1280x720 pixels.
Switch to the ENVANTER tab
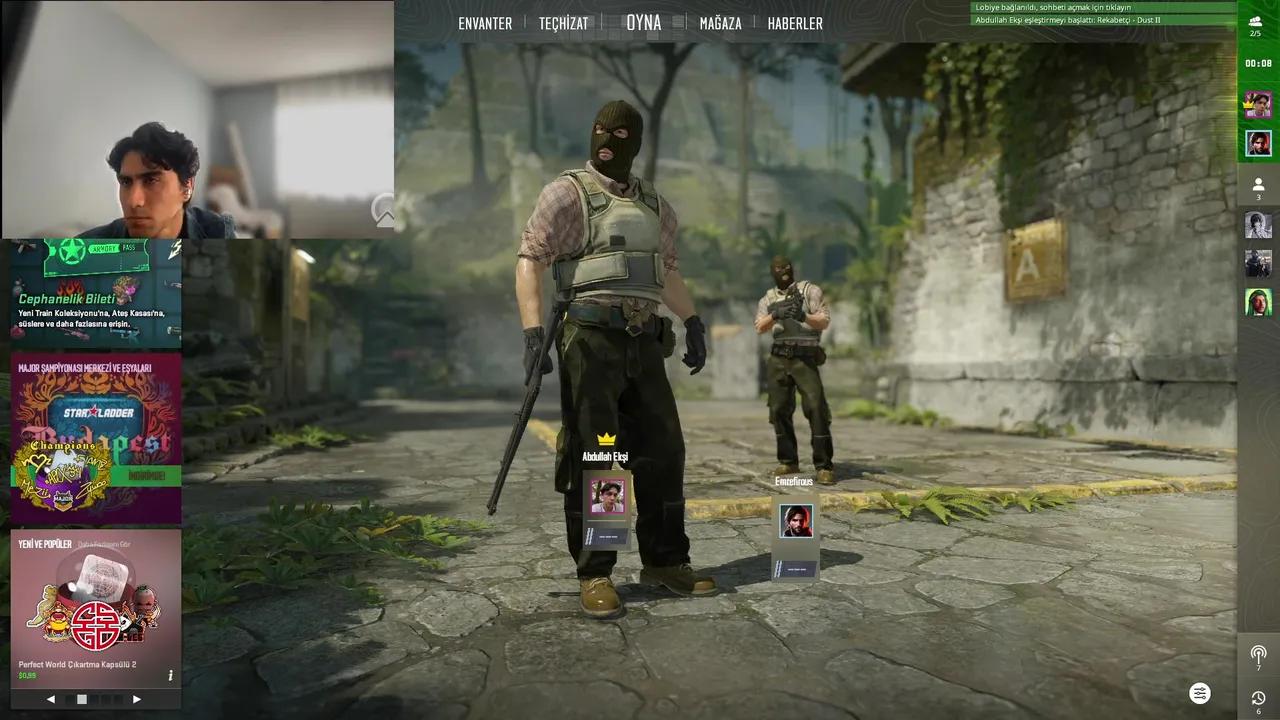click(x=485, y=23)
